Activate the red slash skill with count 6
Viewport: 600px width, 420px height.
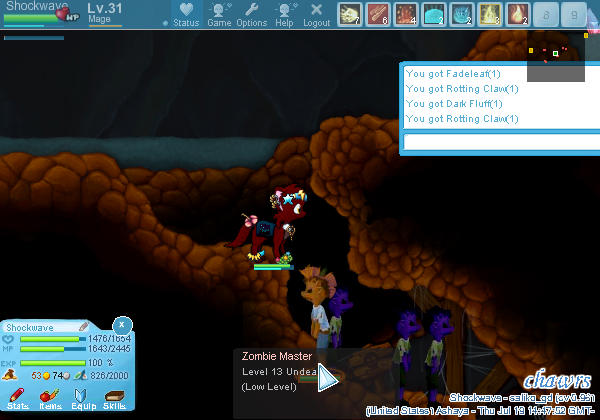[377, 14]
